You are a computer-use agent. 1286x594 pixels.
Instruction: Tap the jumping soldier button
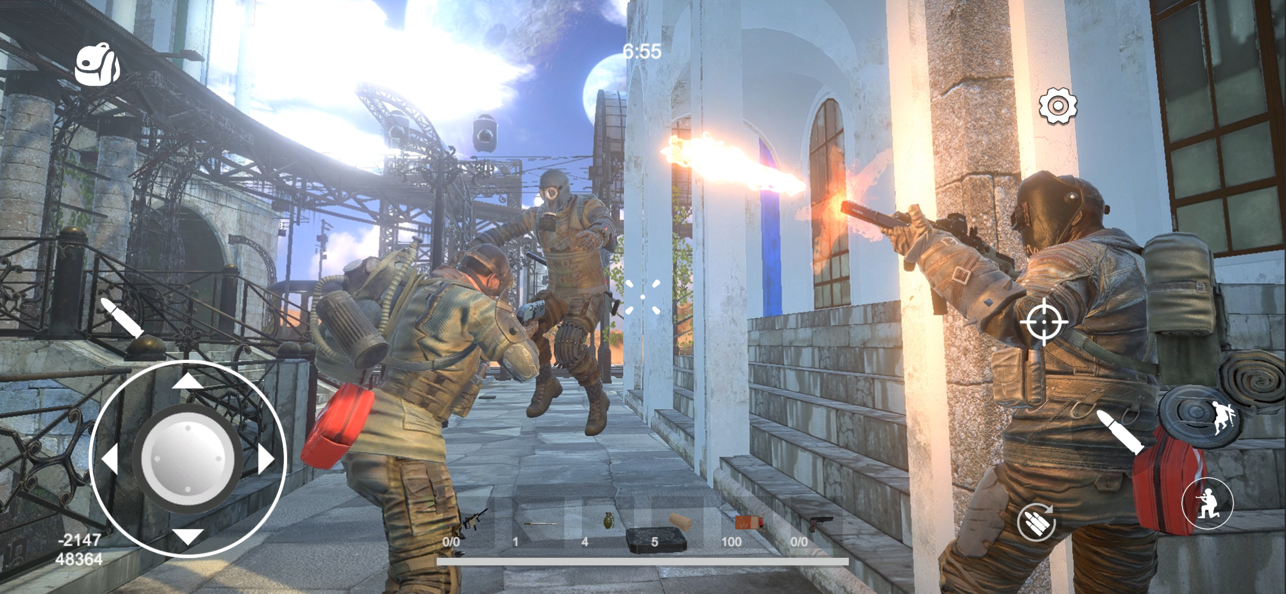point(1223,417)
